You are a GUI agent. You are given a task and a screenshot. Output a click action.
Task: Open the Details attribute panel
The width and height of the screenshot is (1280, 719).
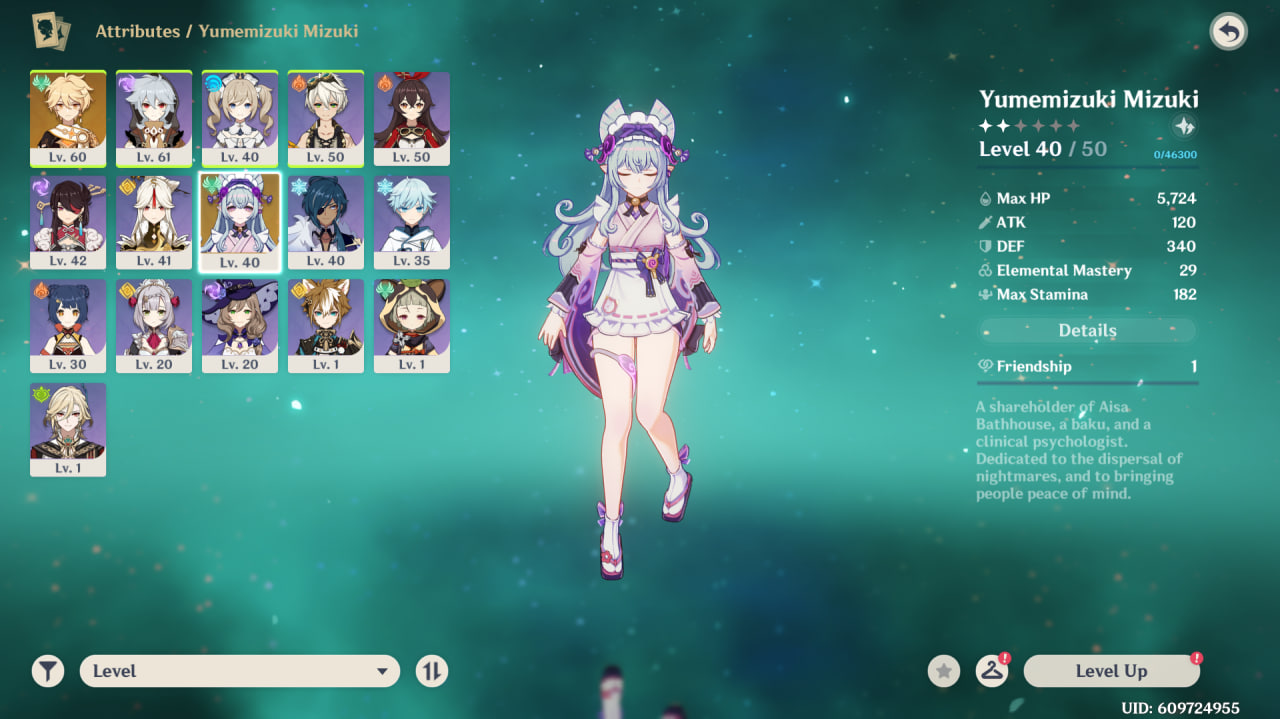point(1087,330)
